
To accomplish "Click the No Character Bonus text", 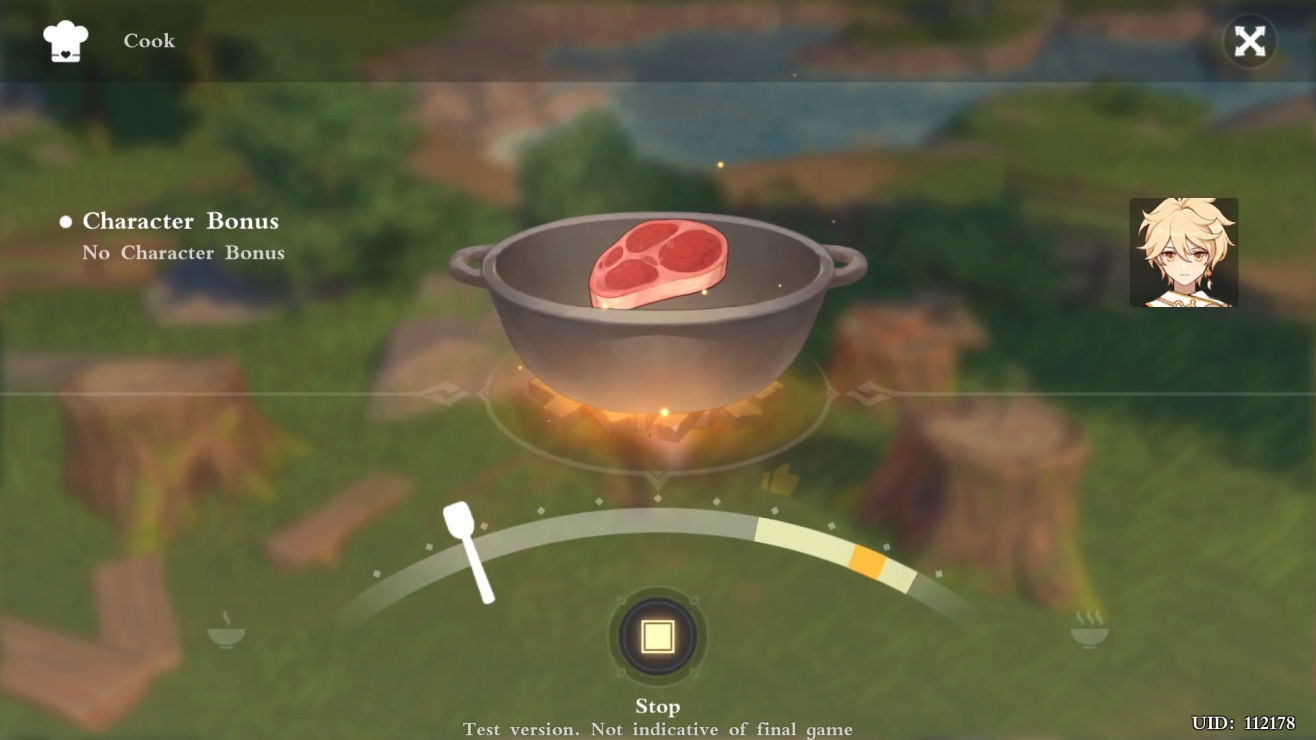I will [x=183, y=253].
